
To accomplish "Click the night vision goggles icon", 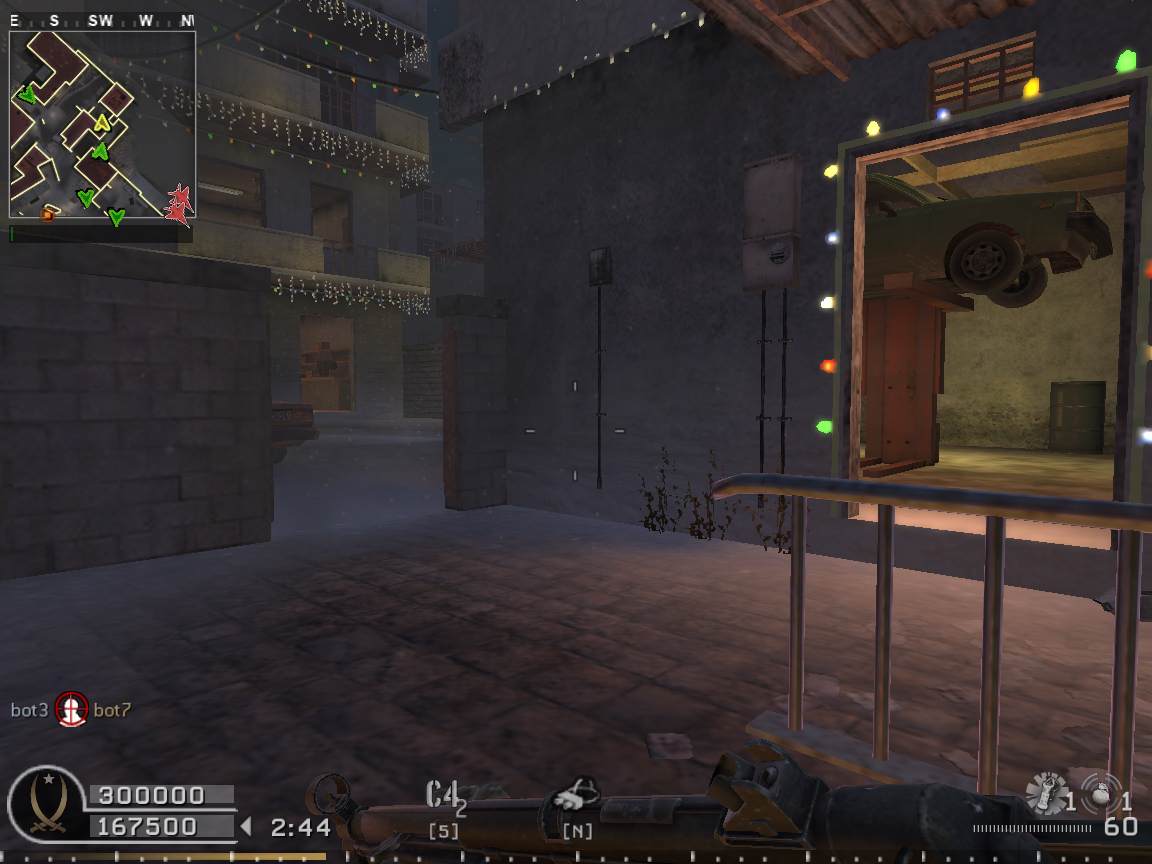I will click(577, 799).
